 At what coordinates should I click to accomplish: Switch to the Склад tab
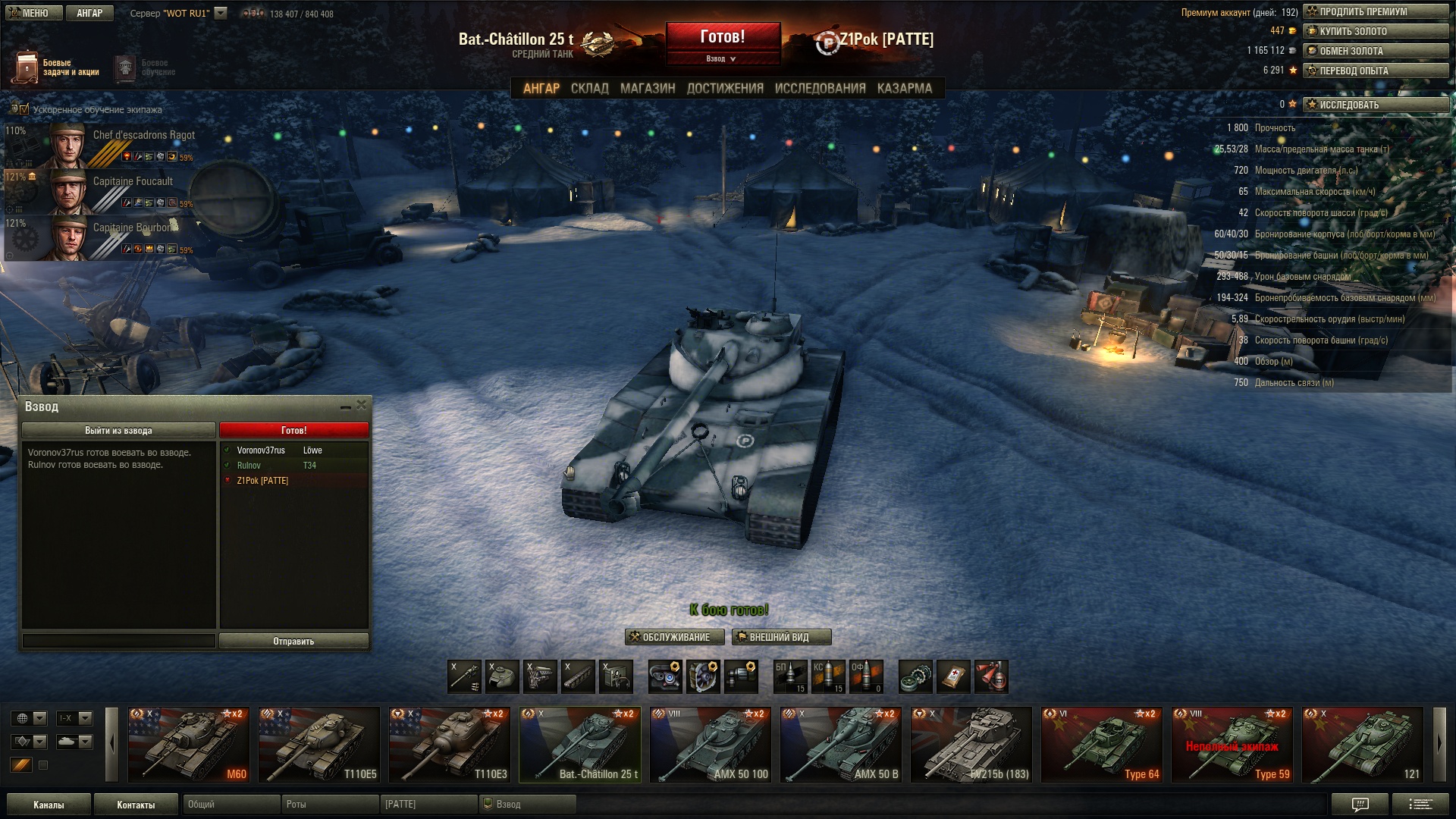(589, 89)
